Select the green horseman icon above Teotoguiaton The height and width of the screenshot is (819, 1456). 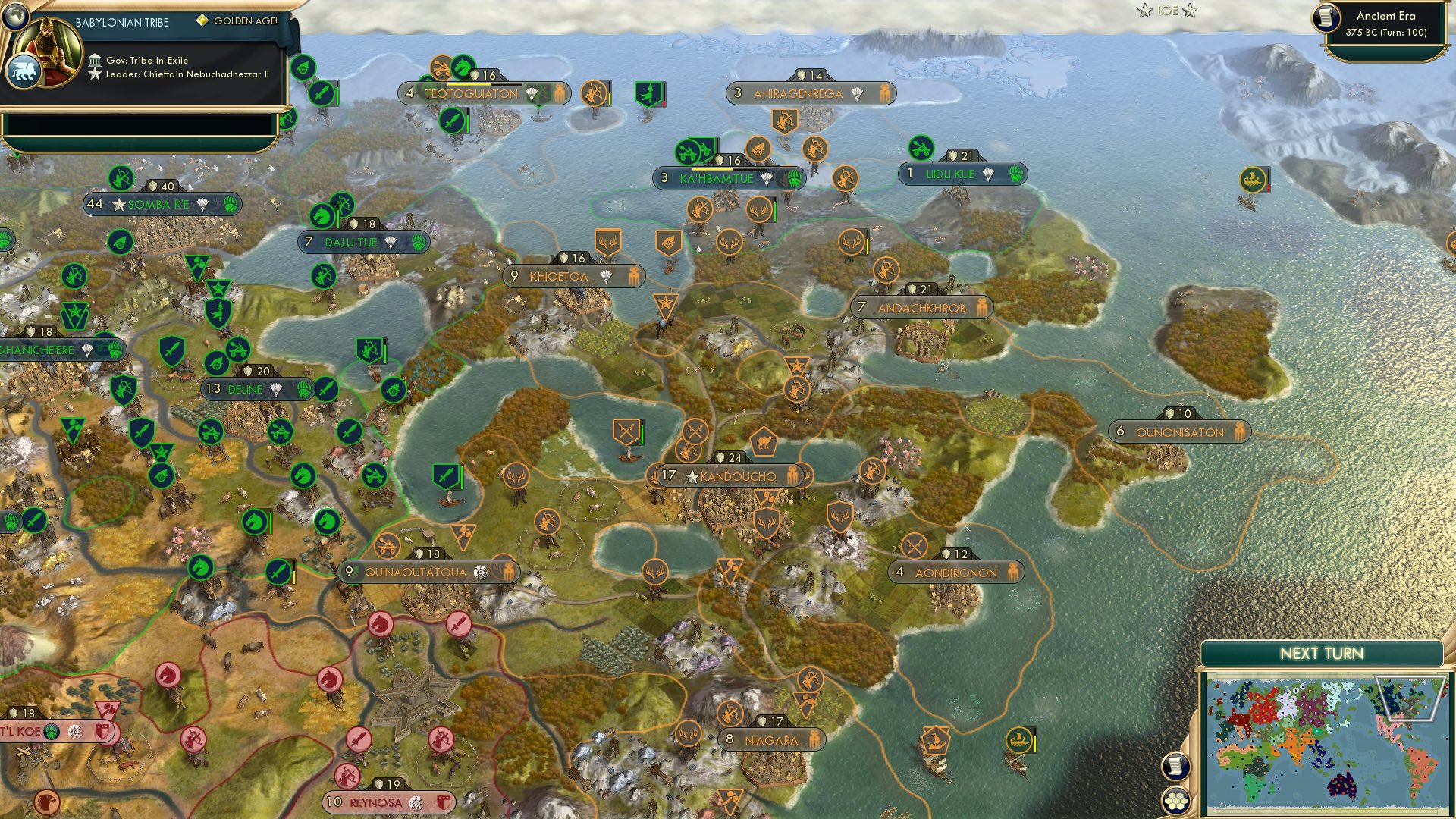461,66
